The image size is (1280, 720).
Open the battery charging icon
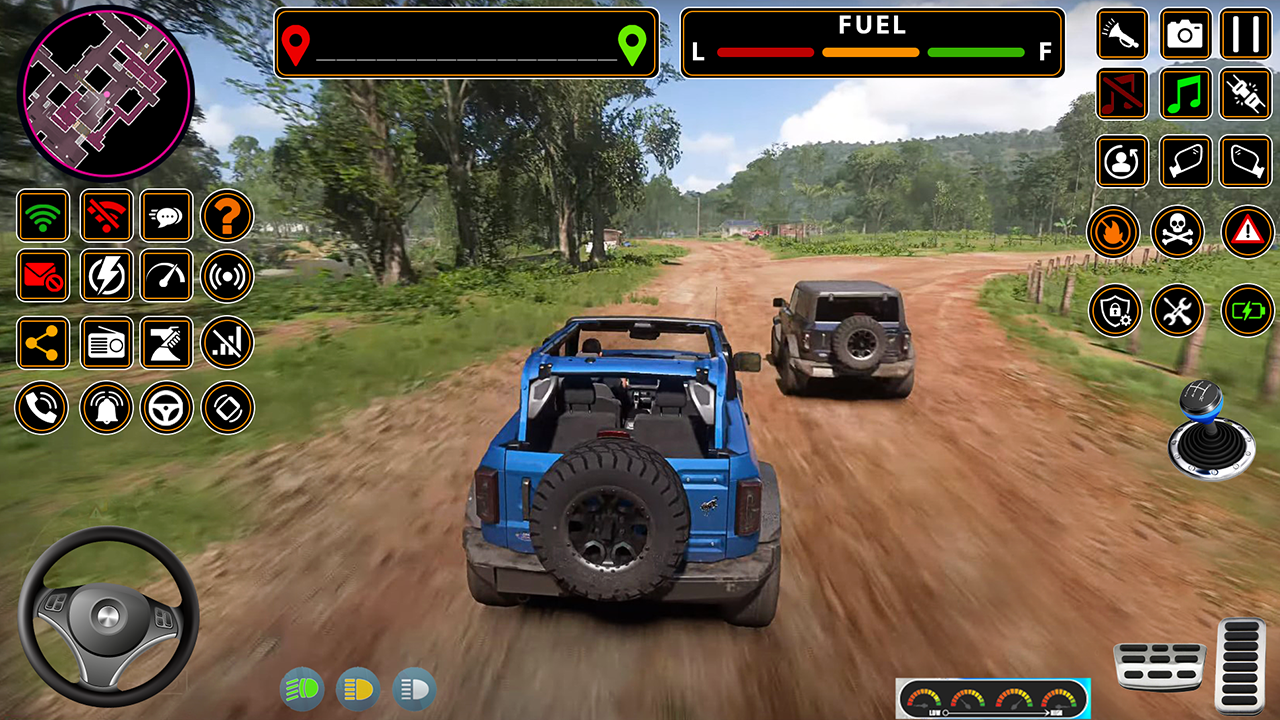(x=1246, y=310)
